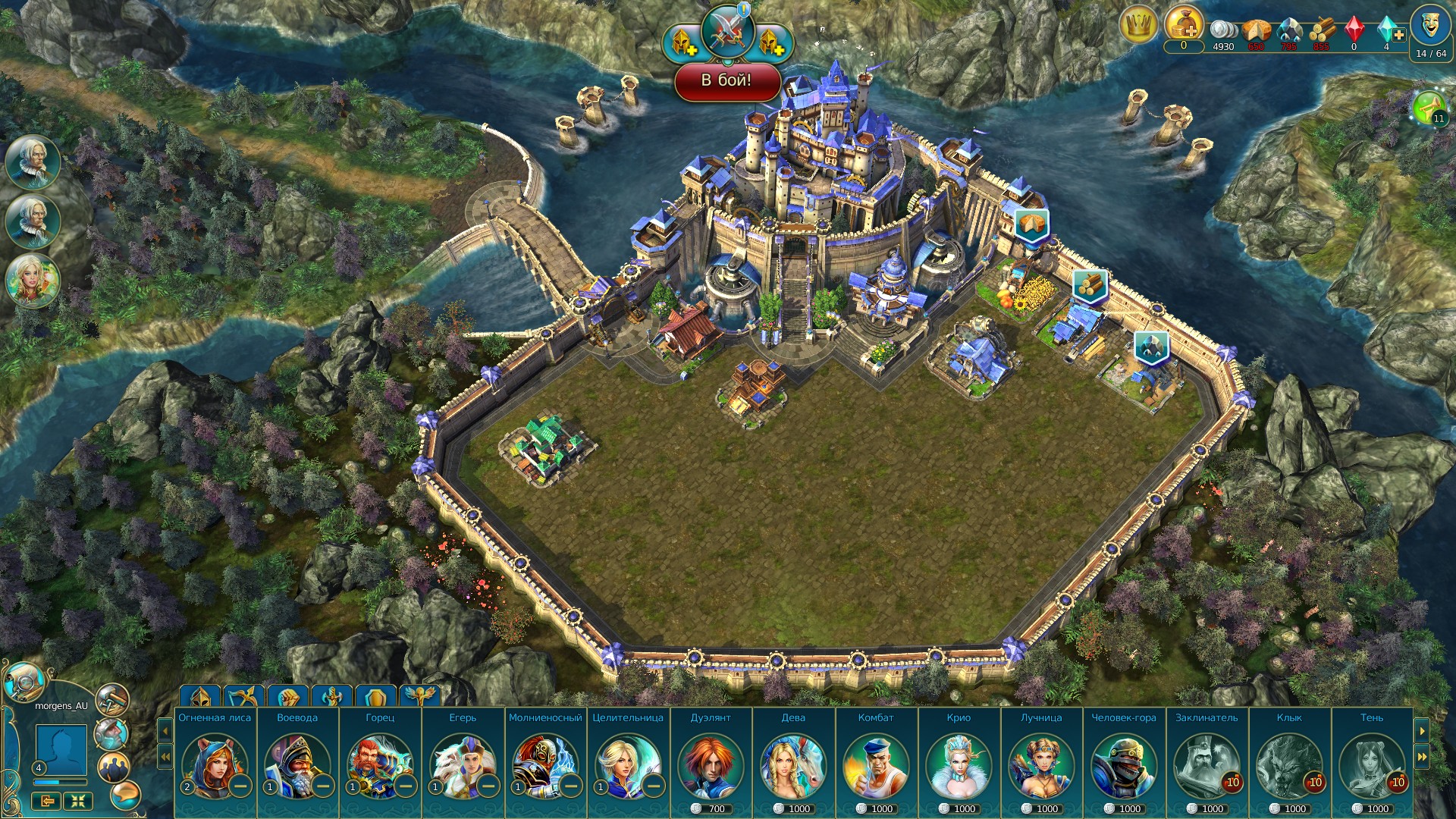The height and width of the screenshot is (819, 1456).
Task: Pick the 'Крио' hero card
Action: pos(959,761)
